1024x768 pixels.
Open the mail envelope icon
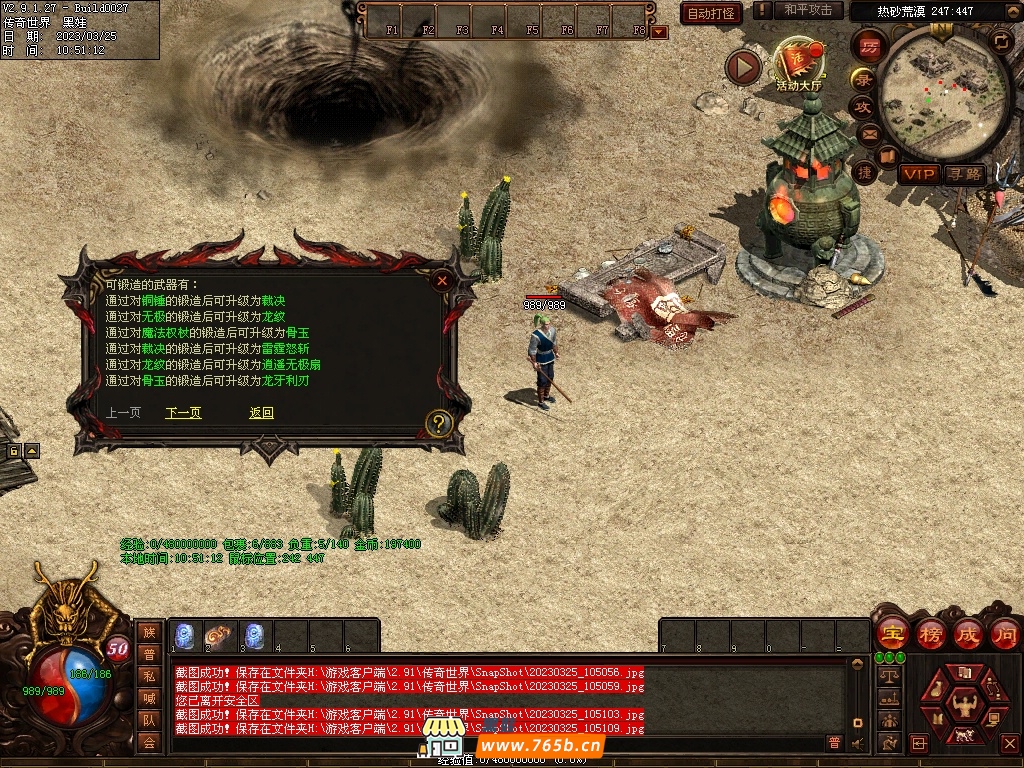867,133
